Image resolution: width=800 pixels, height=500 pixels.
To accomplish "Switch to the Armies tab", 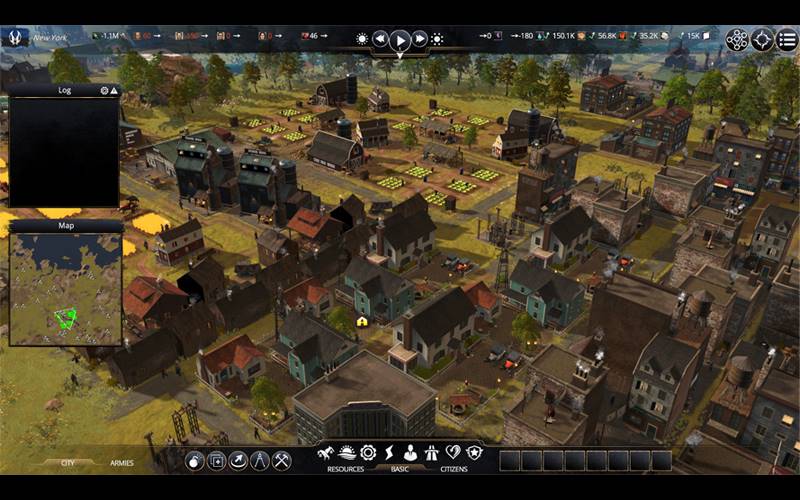I will pos(122,463).
